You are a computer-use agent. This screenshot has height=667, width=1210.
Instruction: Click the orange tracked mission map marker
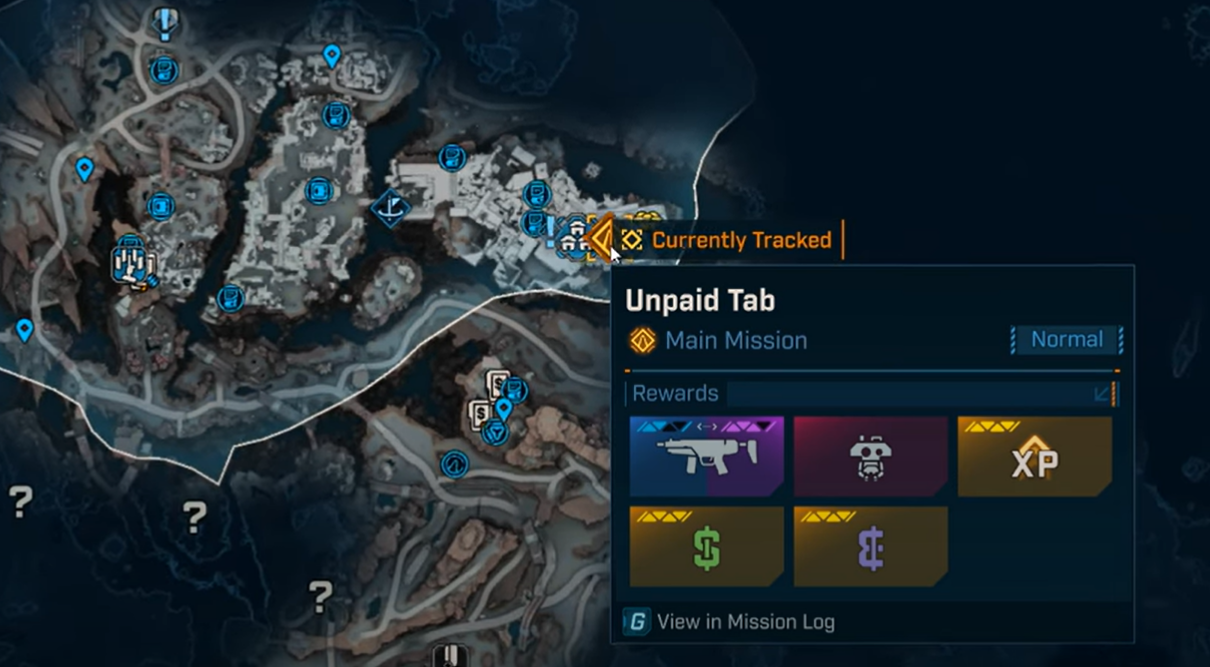tap(601, 239)
